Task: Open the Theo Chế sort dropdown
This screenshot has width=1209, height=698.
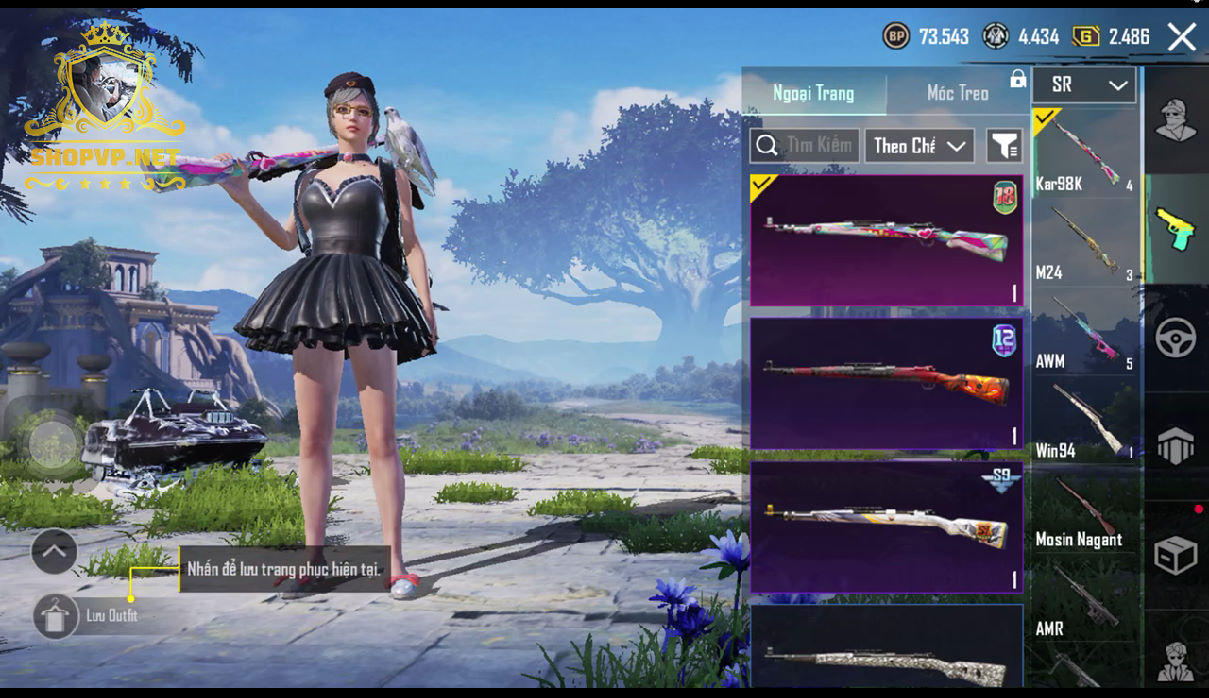Action: click(919, 146)
